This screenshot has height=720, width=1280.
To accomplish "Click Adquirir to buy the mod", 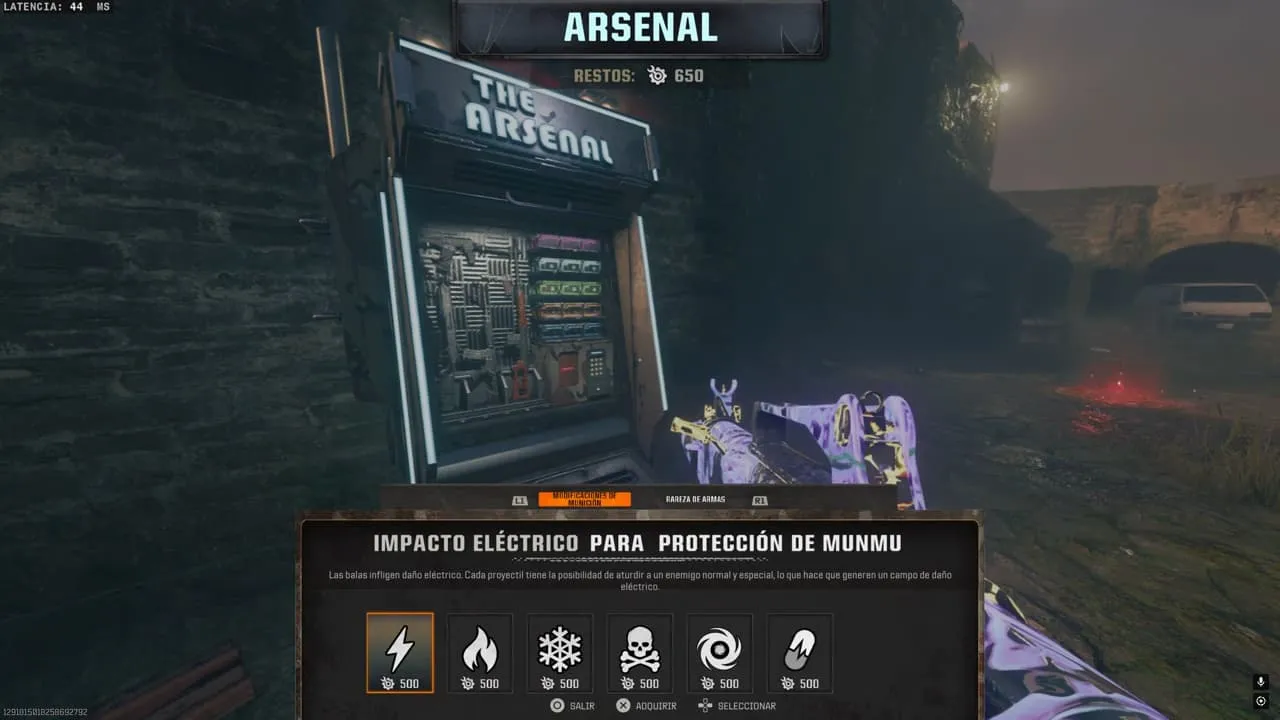I will (646, 706).
